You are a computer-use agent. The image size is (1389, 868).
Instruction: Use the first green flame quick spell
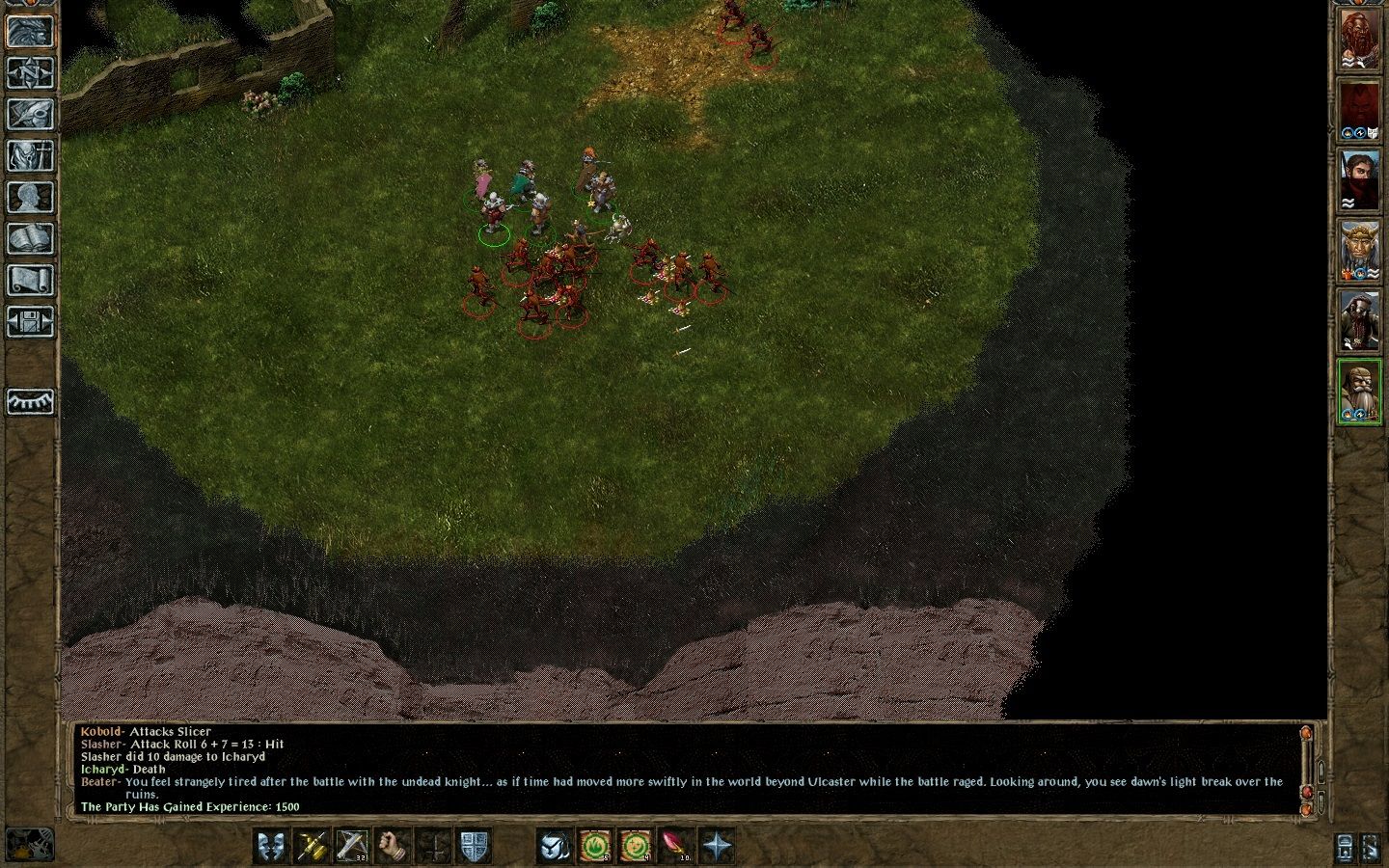(594, 846)
